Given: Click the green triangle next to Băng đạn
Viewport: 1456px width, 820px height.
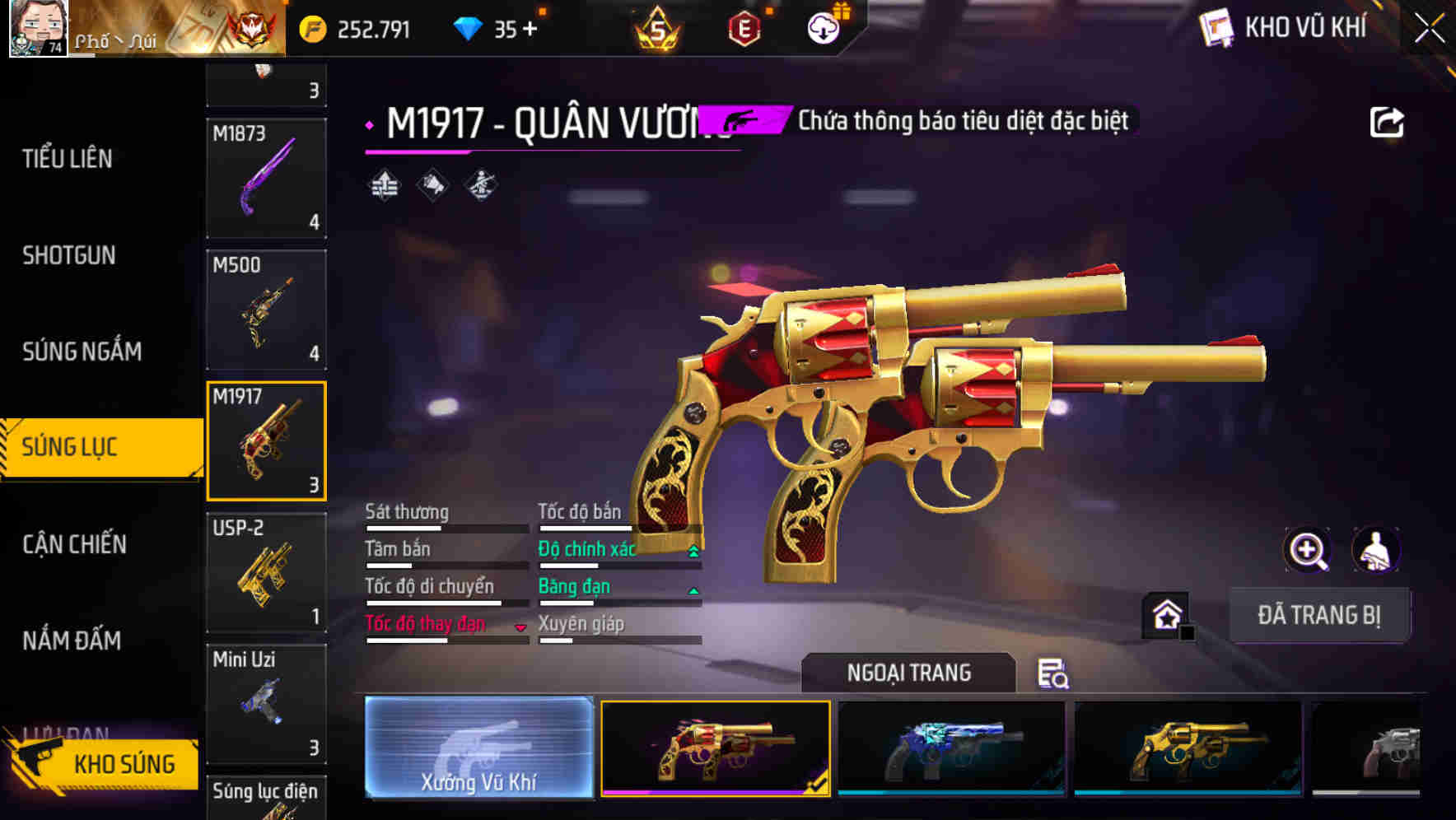Looking at the screenshot, I should [692, 592].
